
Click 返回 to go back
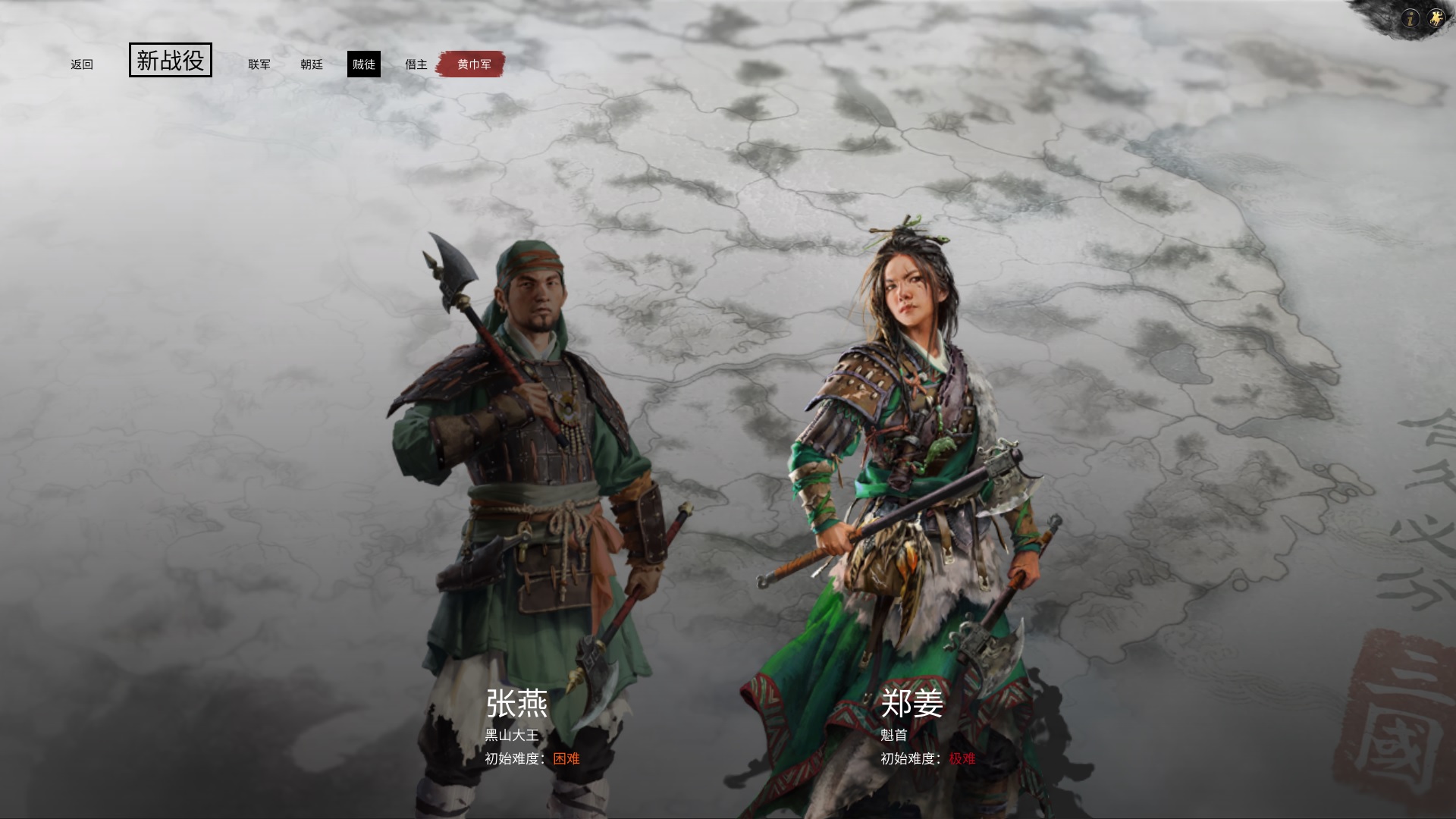[x=81, y=64]
